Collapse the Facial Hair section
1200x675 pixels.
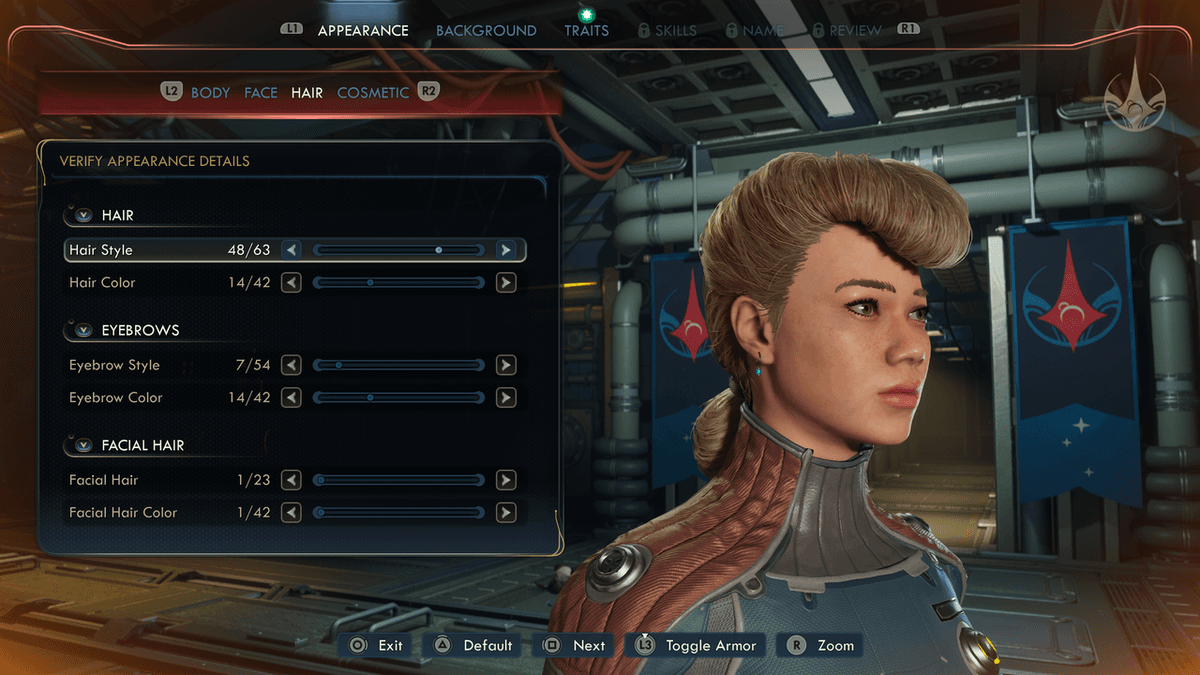pos(83,445)
